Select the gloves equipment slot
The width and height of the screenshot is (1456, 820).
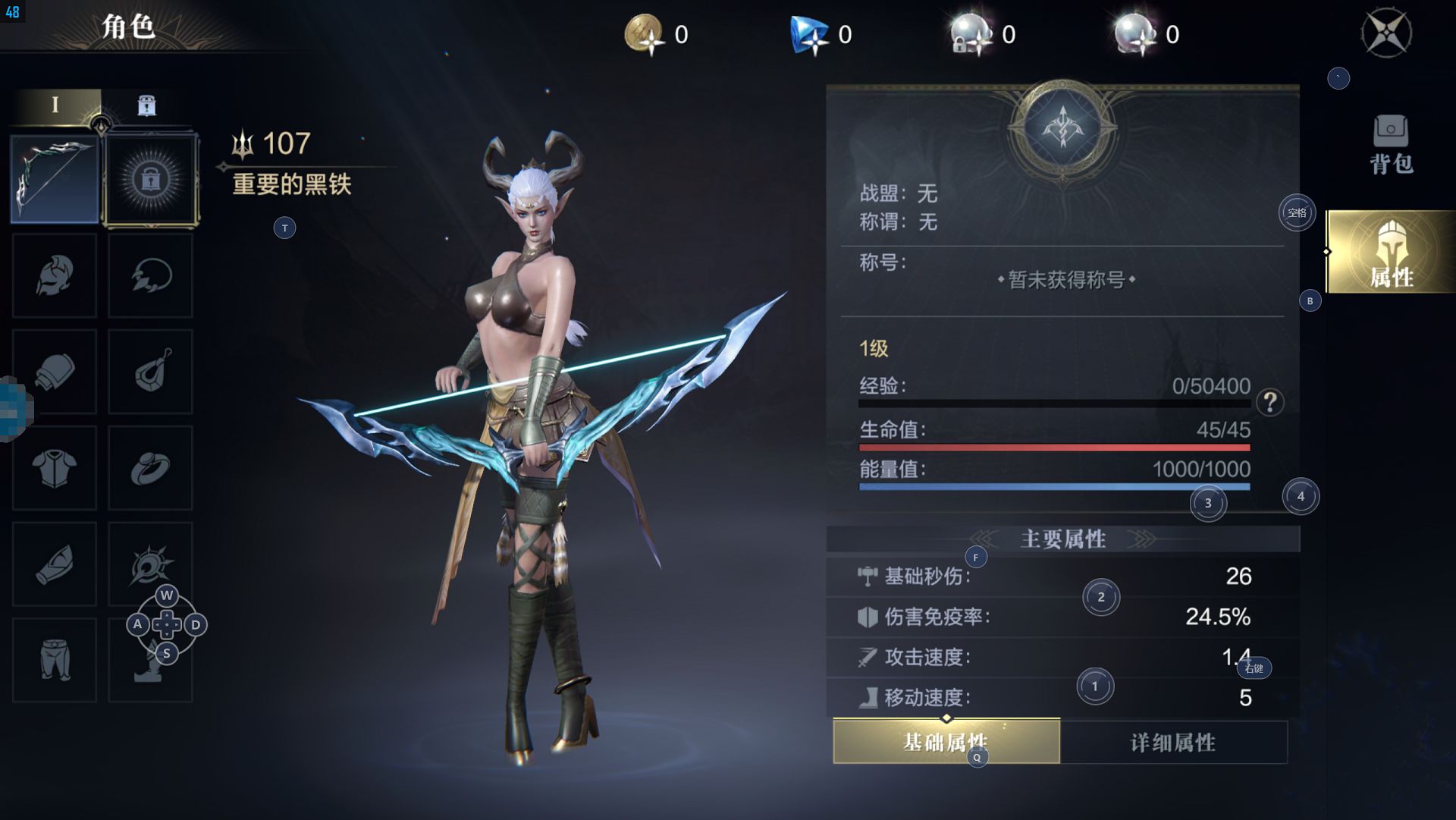[55, 372]
